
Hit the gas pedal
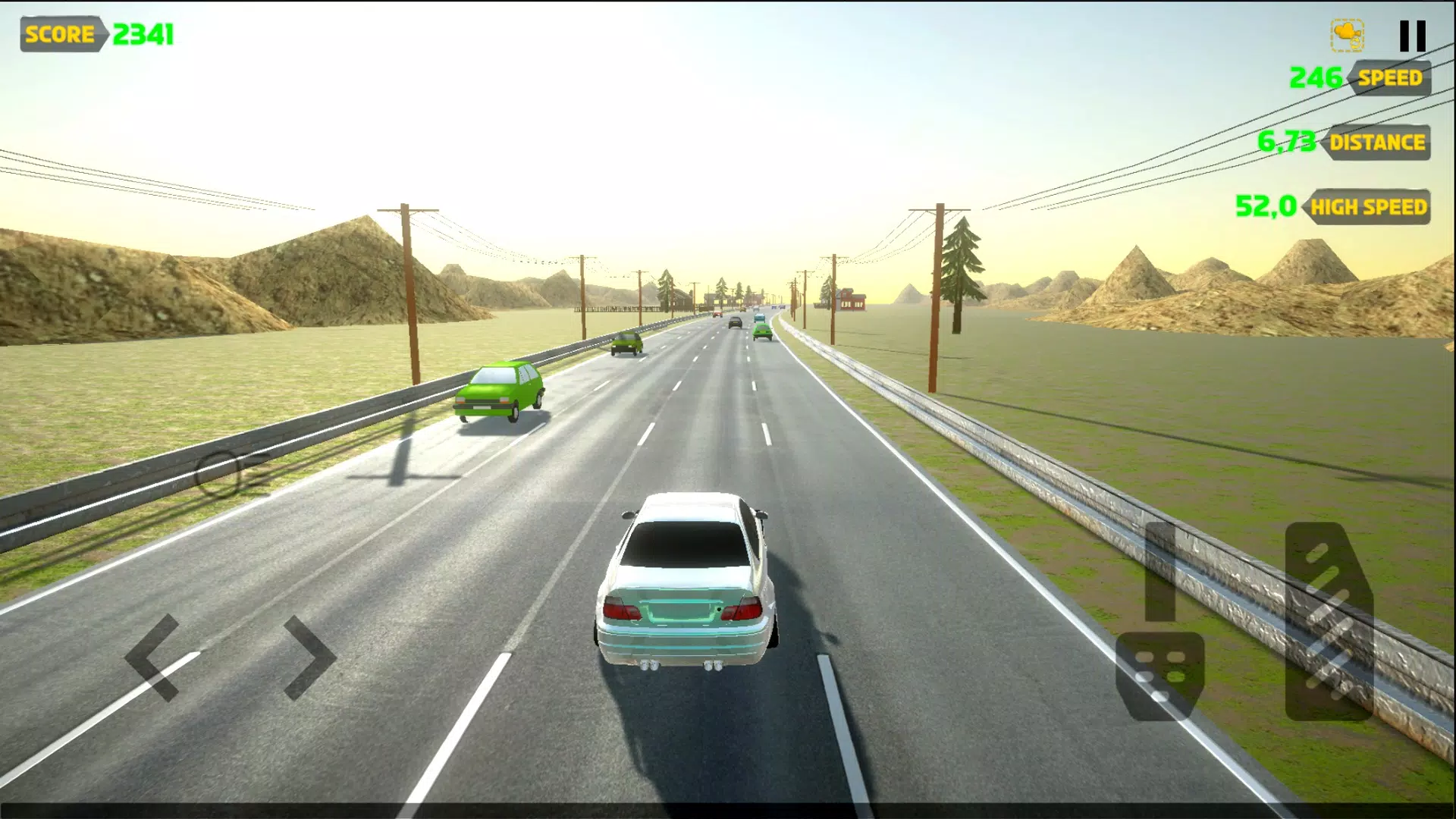tap(1329, 622)
